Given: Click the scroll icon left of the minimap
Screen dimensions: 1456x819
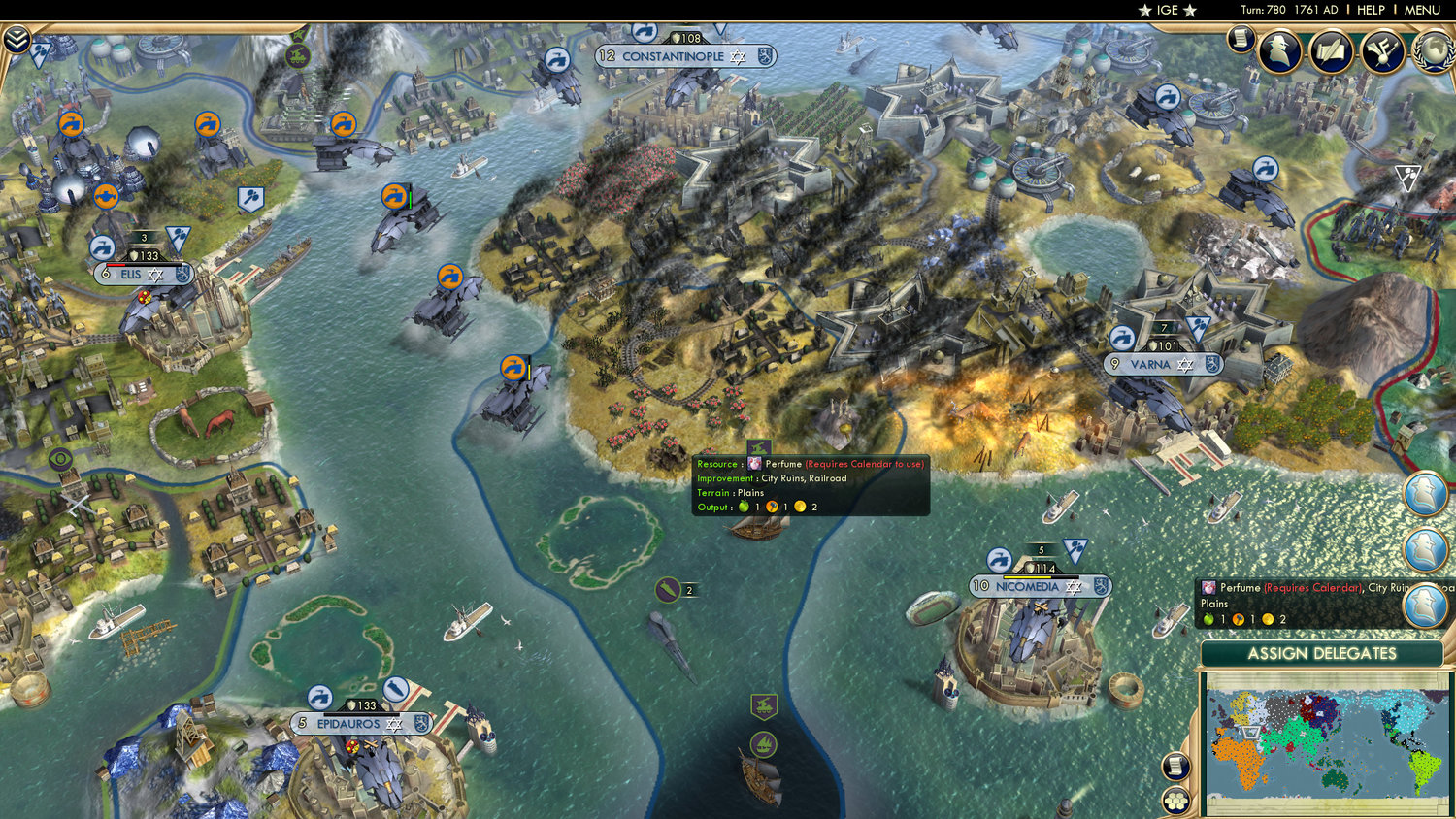Looking at the screenshot, I should 1175,766.
